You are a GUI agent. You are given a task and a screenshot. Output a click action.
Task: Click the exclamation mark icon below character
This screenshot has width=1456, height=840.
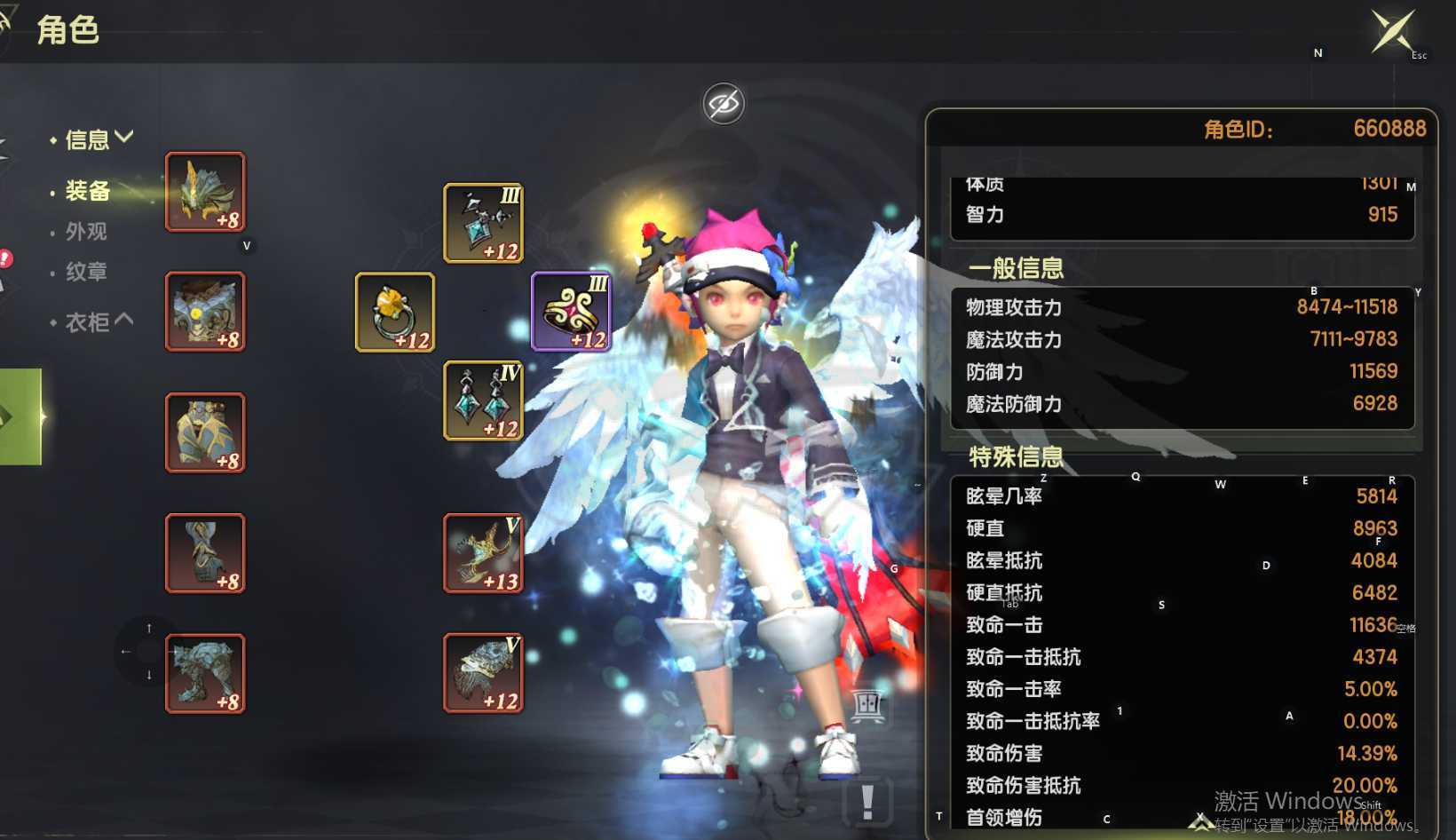[x=867, y=802]
